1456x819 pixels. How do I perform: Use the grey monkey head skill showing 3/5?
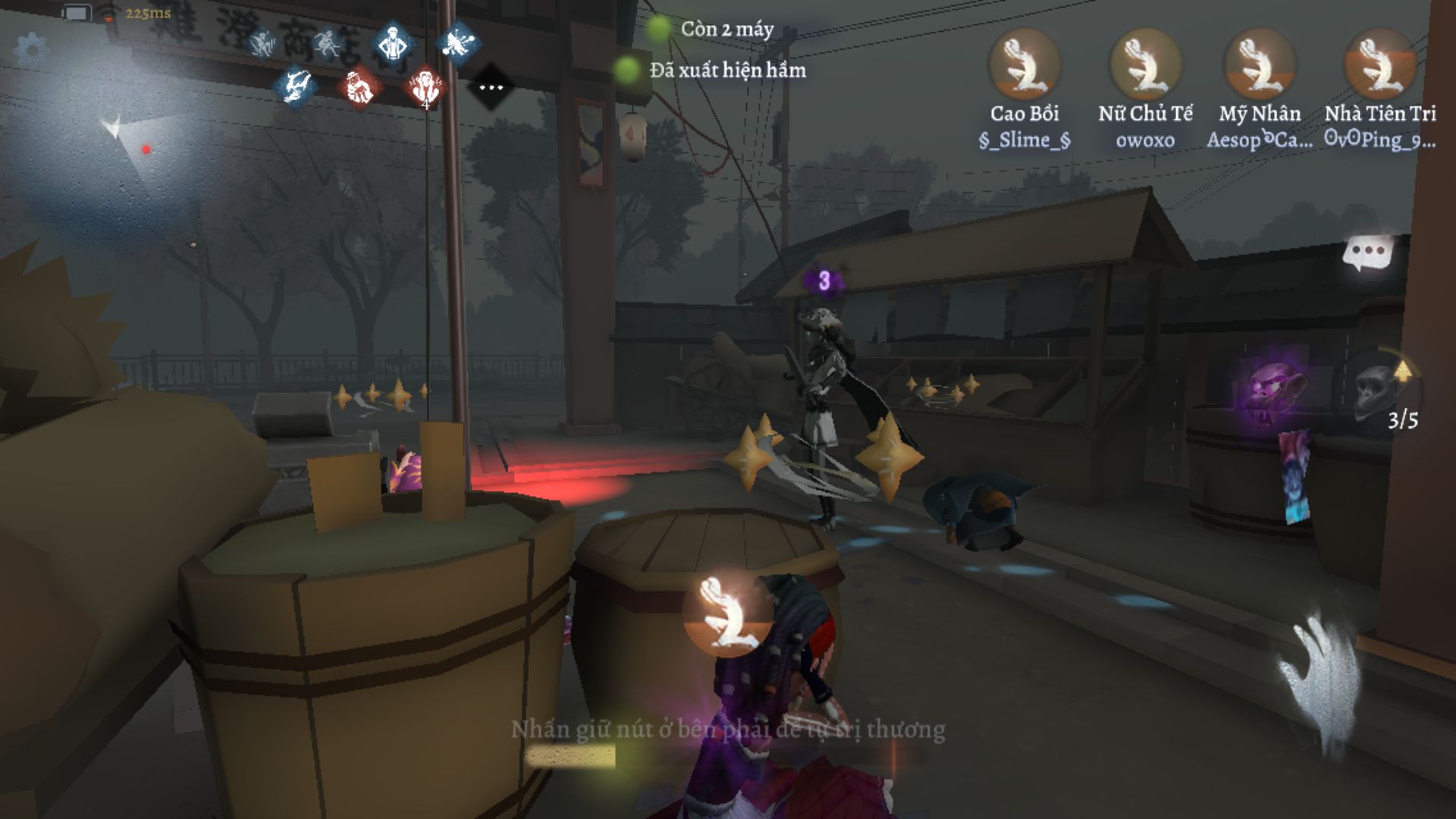[1375, 389]
